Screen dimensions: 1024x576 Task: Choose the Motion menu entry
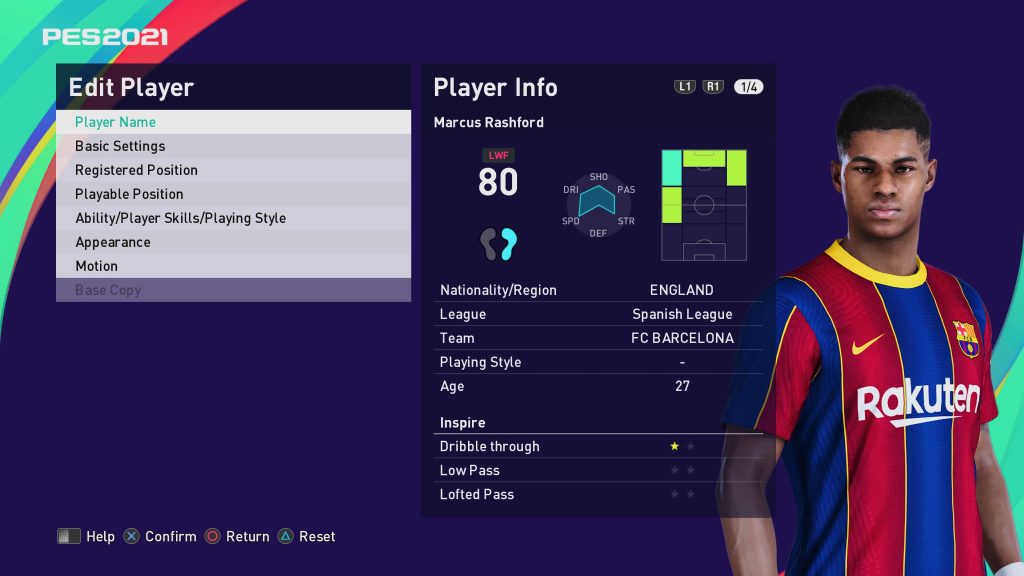[x=233, y=266]
